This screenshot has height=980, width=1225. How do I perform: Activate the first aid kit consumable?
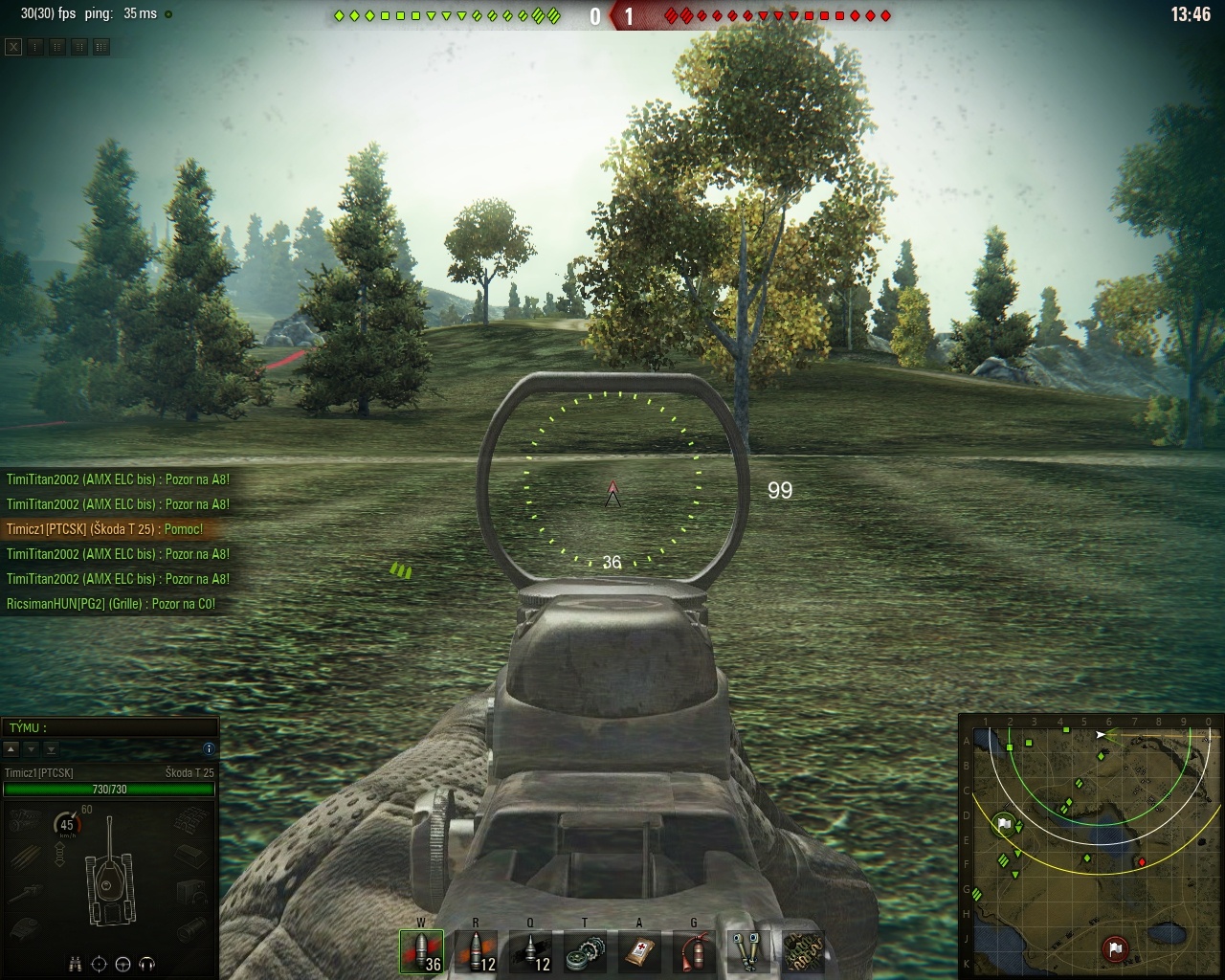click(639, 951)
